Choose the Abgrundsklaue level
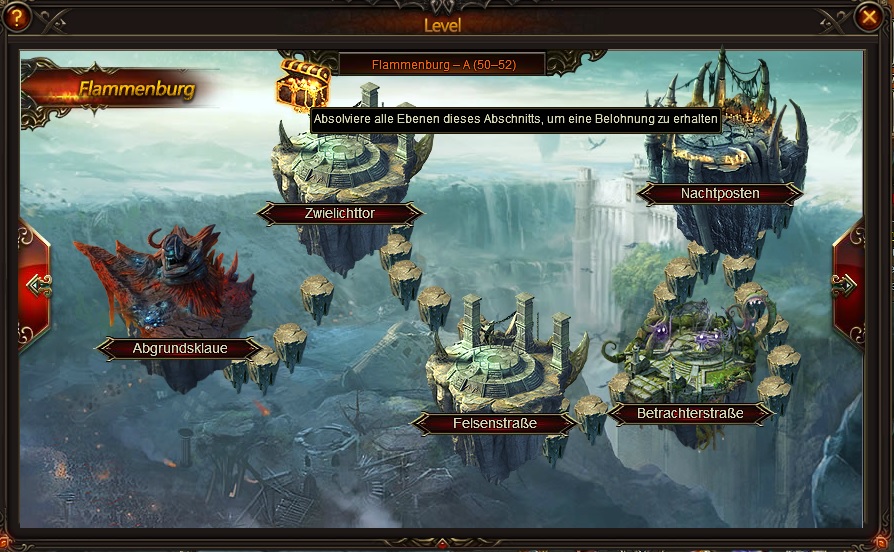Screen dimensions: 894x552 180,348
